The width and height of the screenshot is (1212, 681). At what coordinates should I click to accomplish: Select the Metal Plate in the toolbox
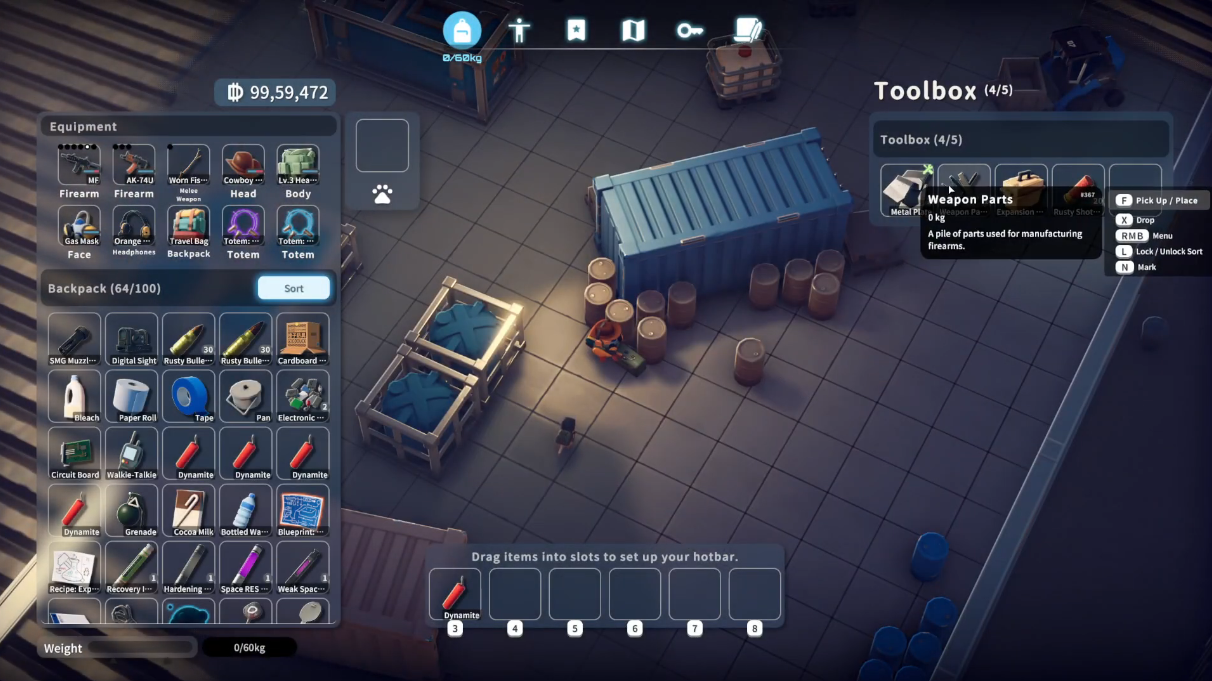coord(906,189)
